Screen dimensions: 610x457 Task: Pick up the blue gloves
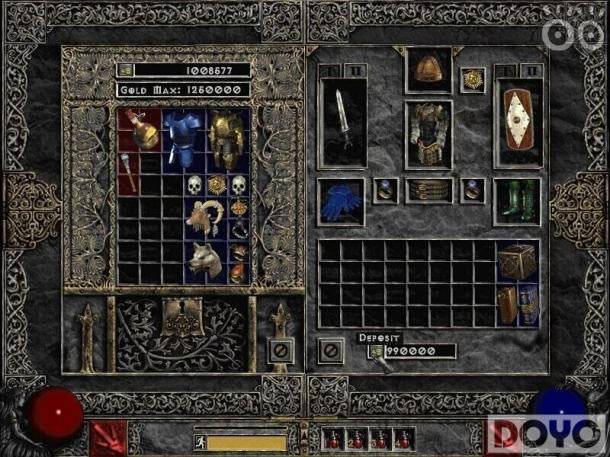pos(341,201)
